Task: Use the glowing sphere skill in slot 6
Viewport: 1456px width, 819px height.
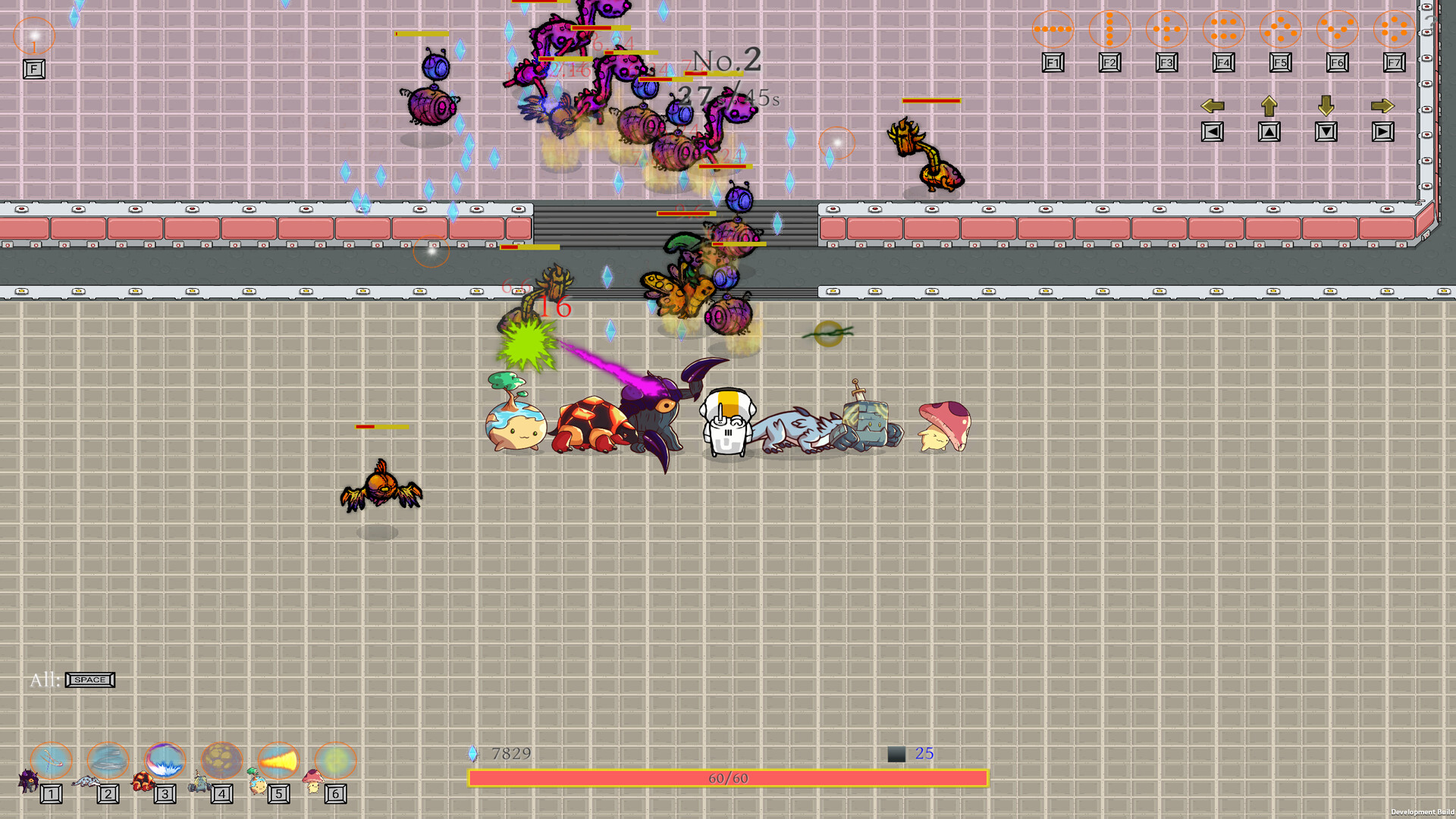Action: pos(334,761)
